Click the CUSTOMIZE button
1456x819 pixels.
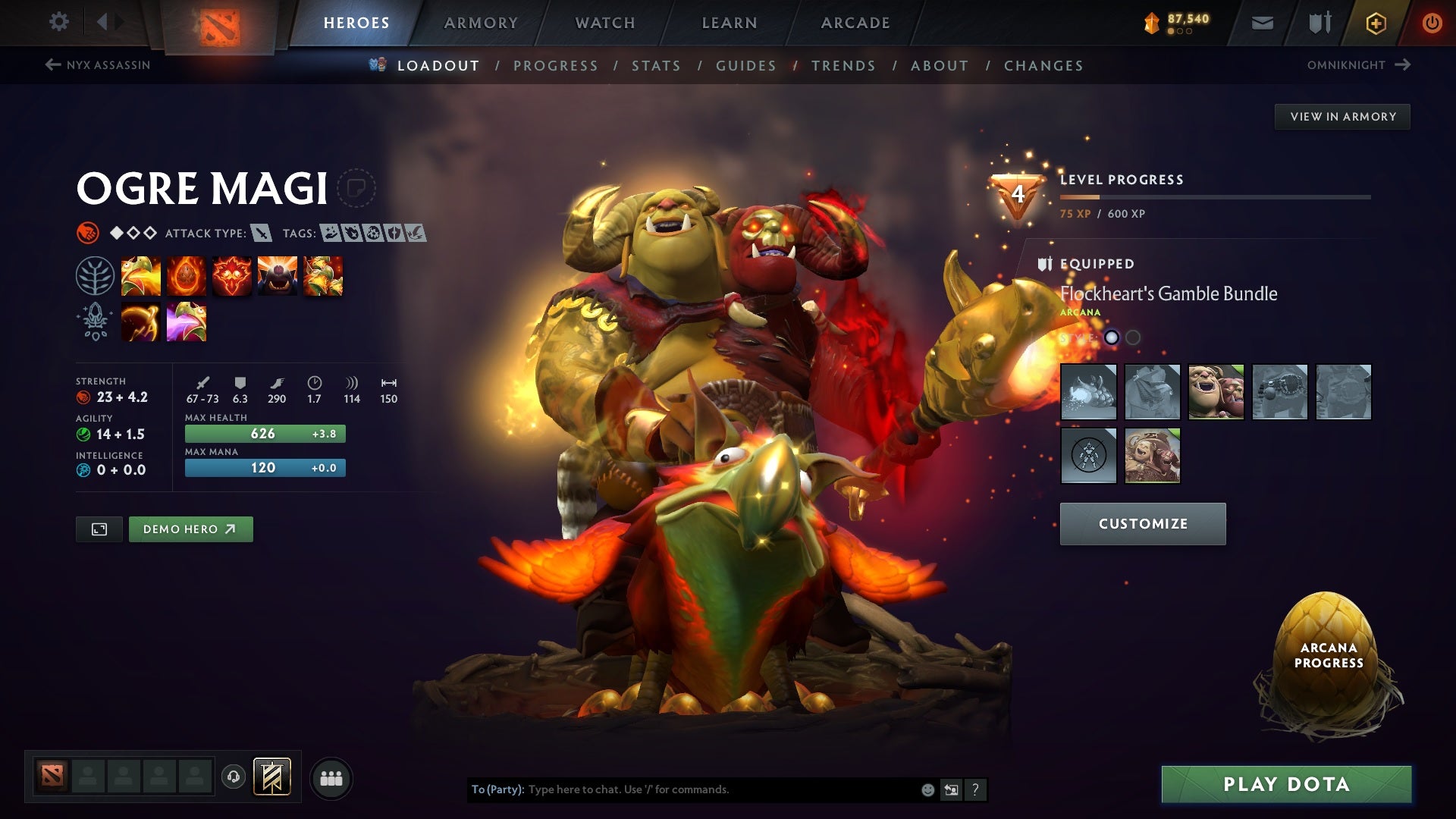1142,523
